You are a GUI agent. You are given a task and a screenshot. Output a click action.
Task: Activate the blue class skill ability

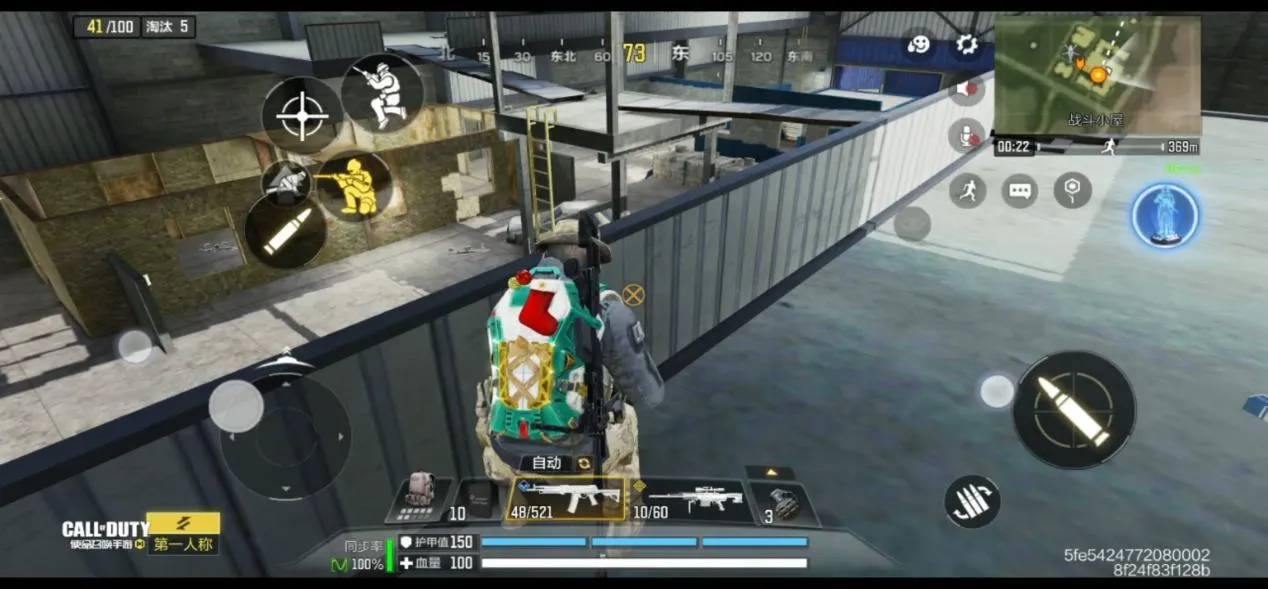[1165, 215]
